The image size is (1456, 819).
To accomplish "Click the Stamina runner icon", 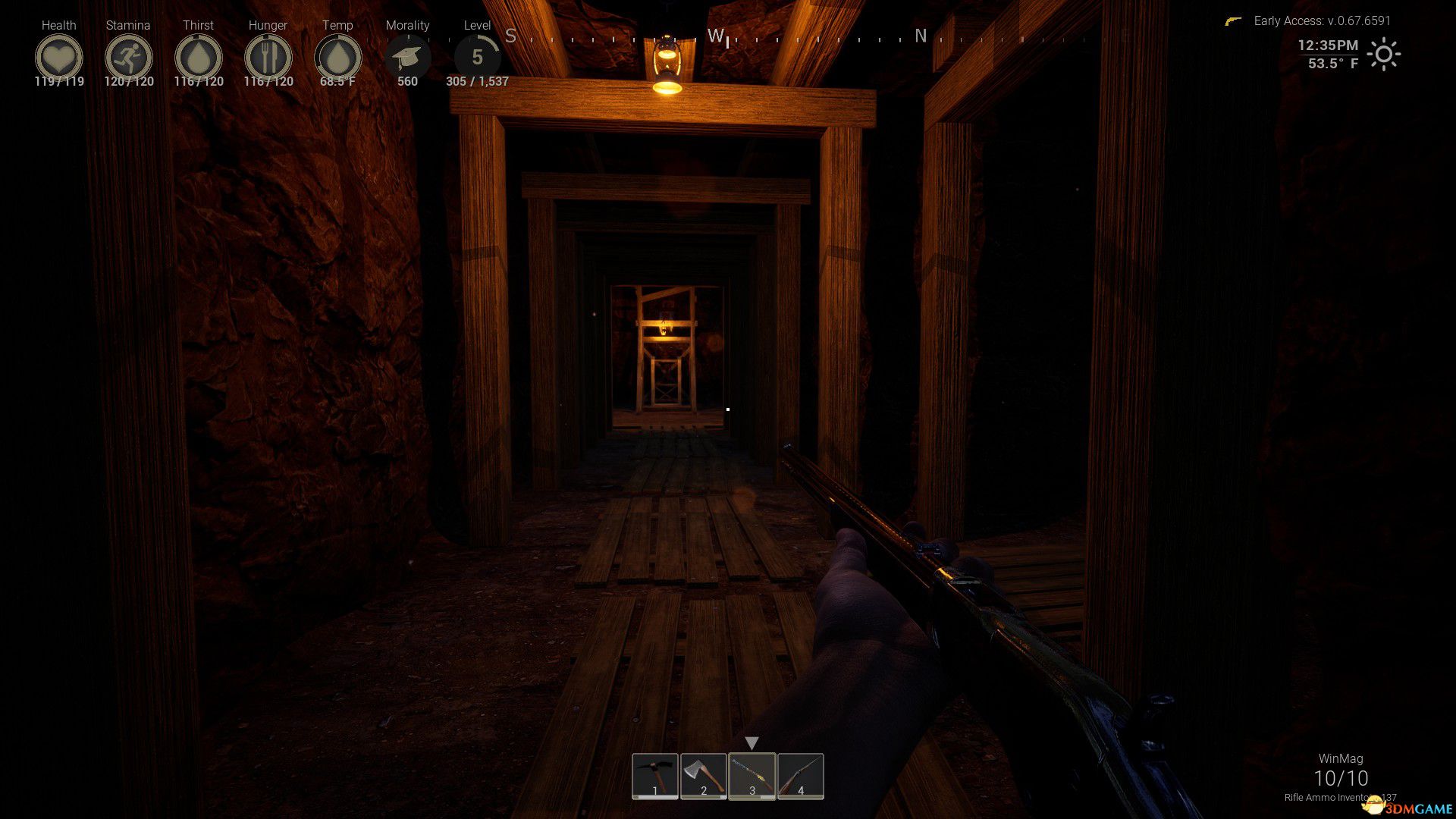I will tap(128, 57).
